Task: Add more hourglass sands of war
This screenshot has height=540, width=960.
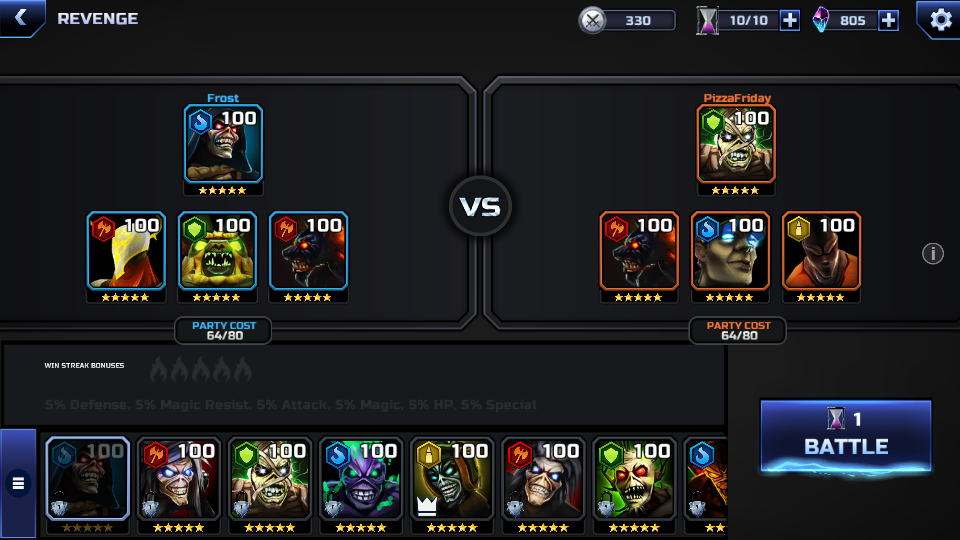Action: 789,20
